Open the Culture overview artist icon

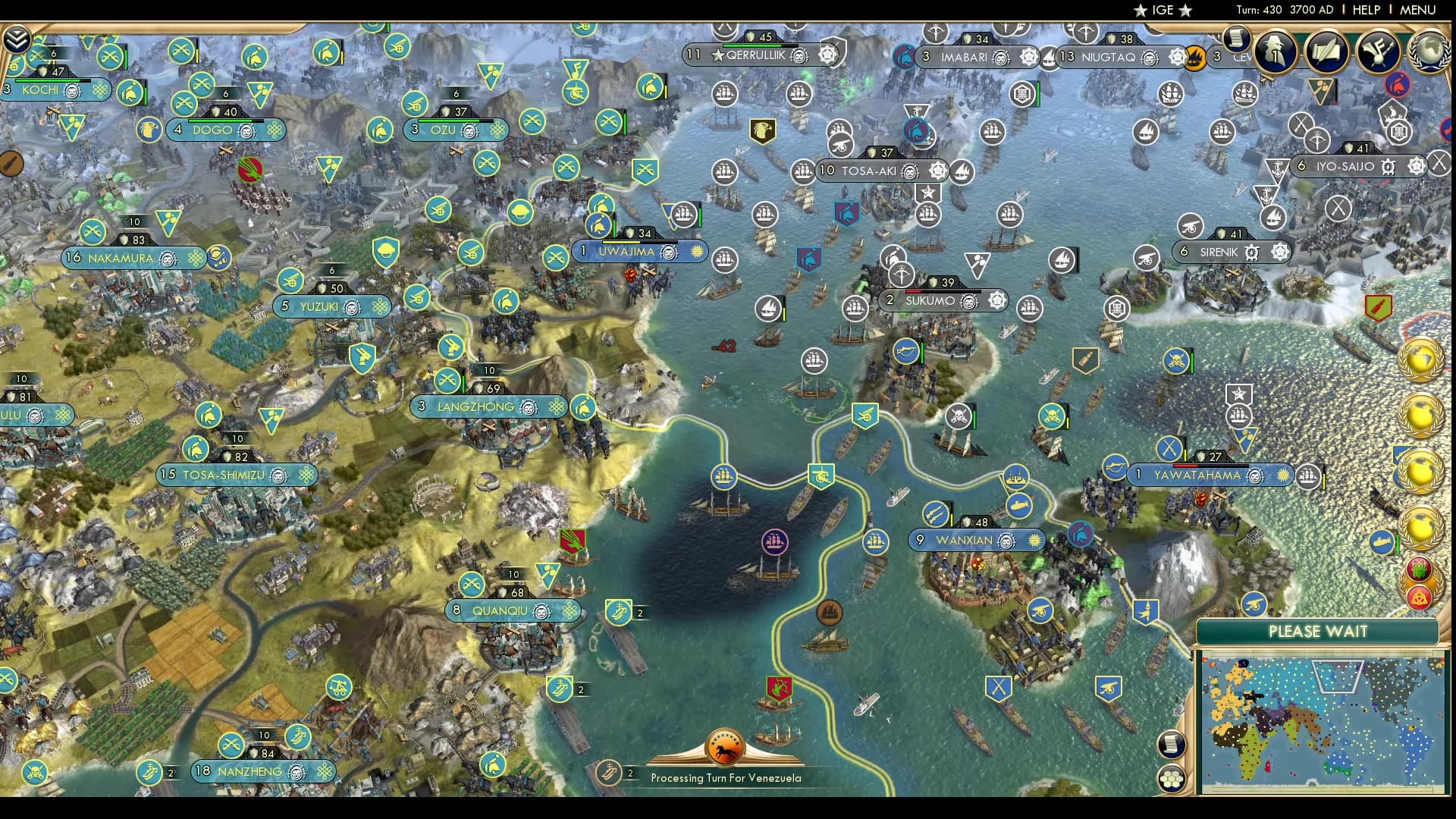1377,52
